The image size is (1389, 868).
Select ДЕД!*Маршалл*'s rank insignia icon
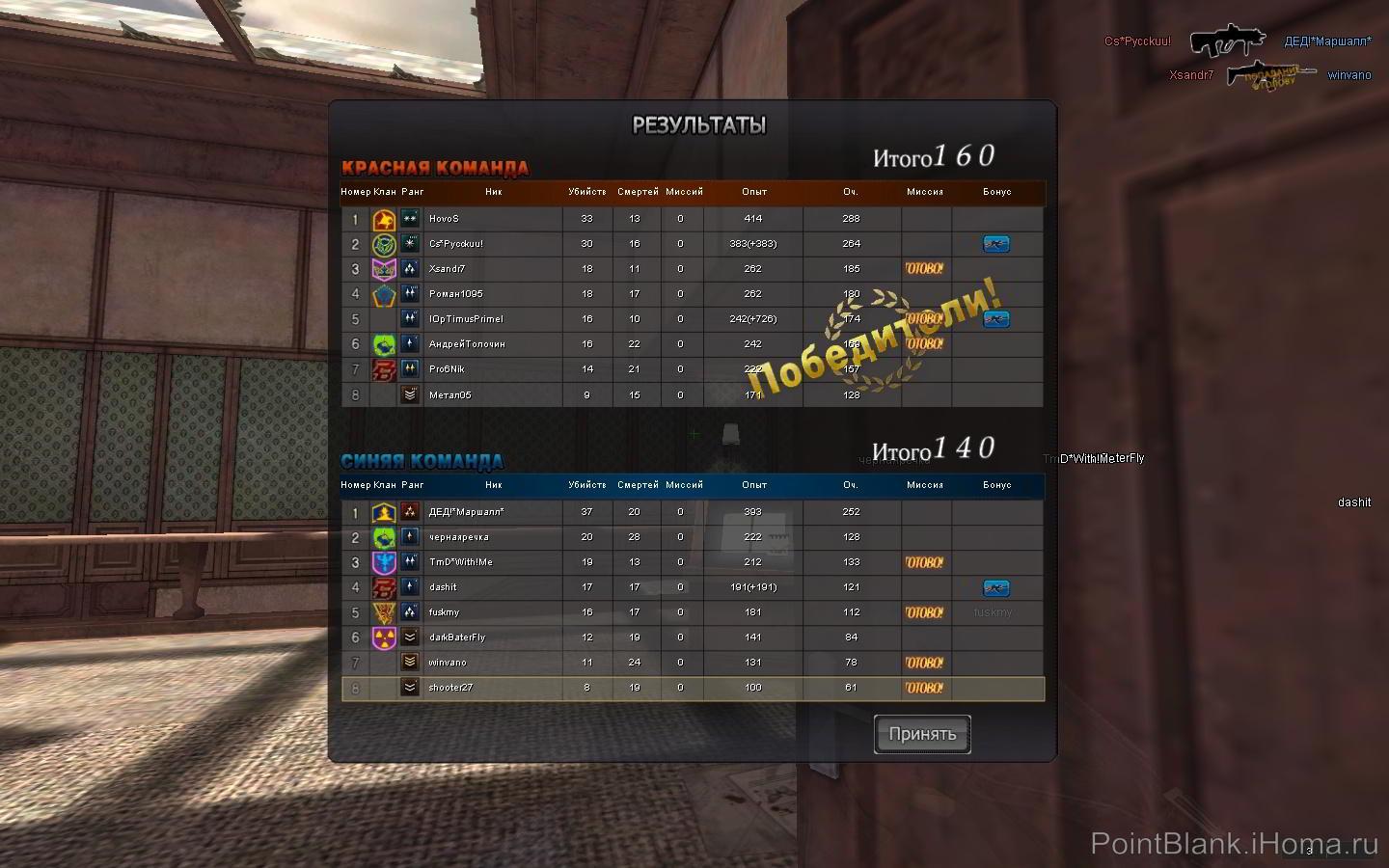click(x=410, y=512)
